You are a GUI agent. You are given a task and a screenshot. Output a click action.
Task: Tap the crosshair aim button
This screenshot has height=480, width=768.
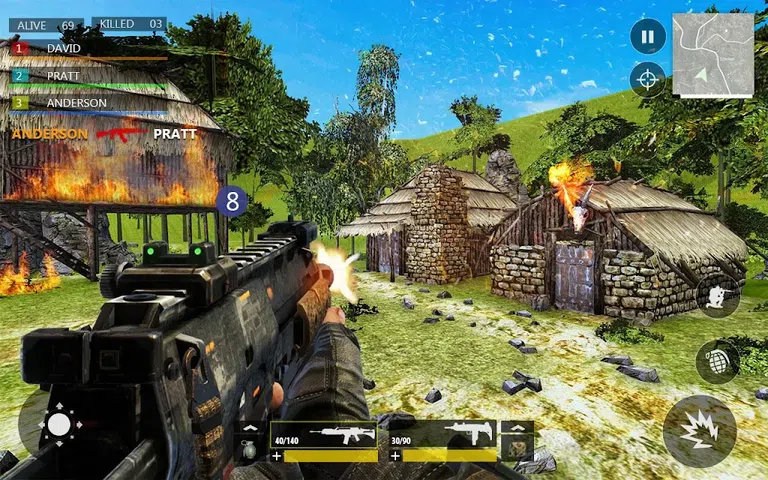tap(647, 79)
